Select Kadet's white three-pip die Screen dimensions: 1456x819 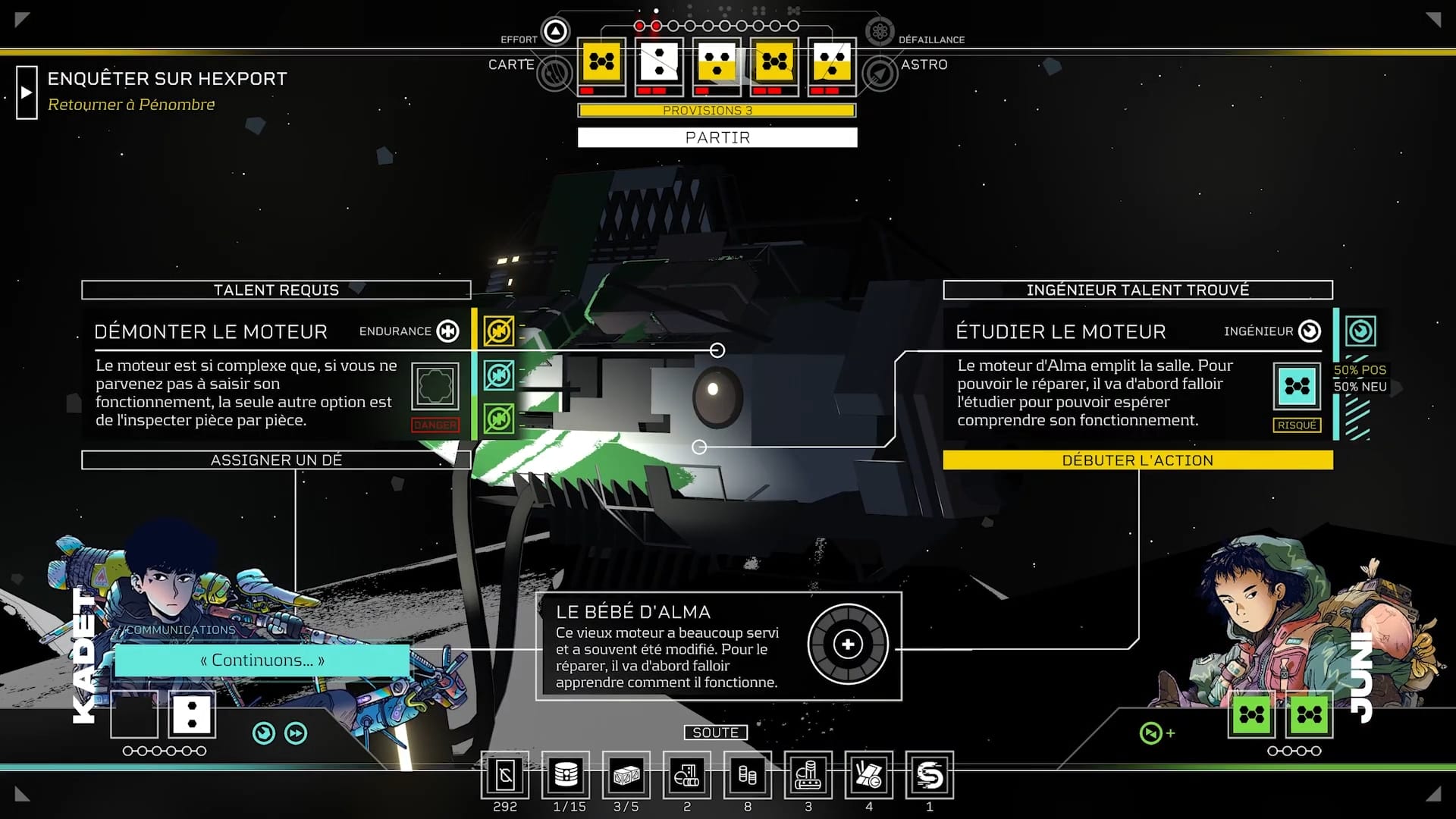pyautogui.click(x=192, y=714)
